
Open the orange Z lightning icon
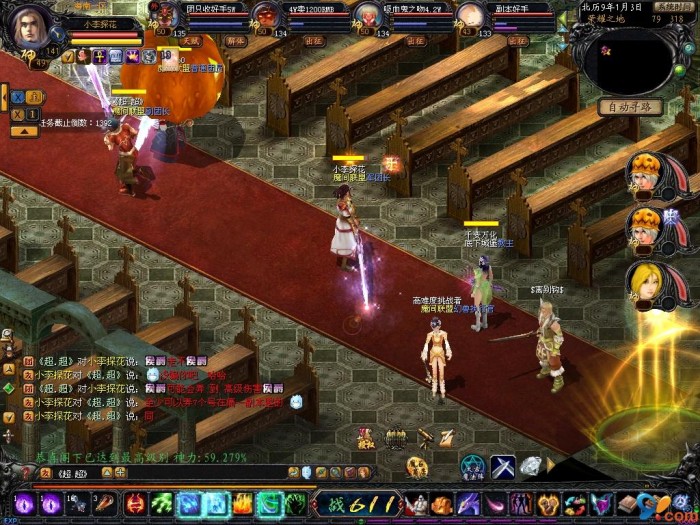click(x=446, y=437)
